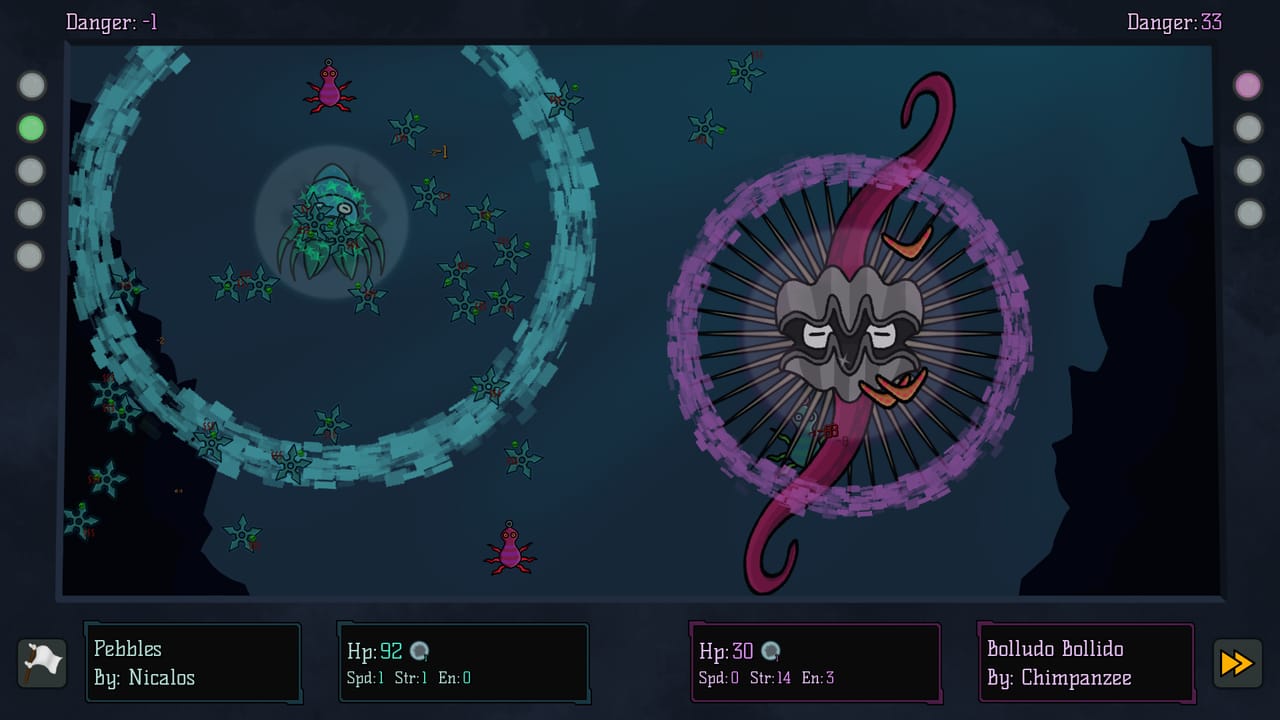Select the topmost gray indicator on the left
The height and width of the screenshot is (720, 1280).
pyautogui.click(x=32, y=86)
